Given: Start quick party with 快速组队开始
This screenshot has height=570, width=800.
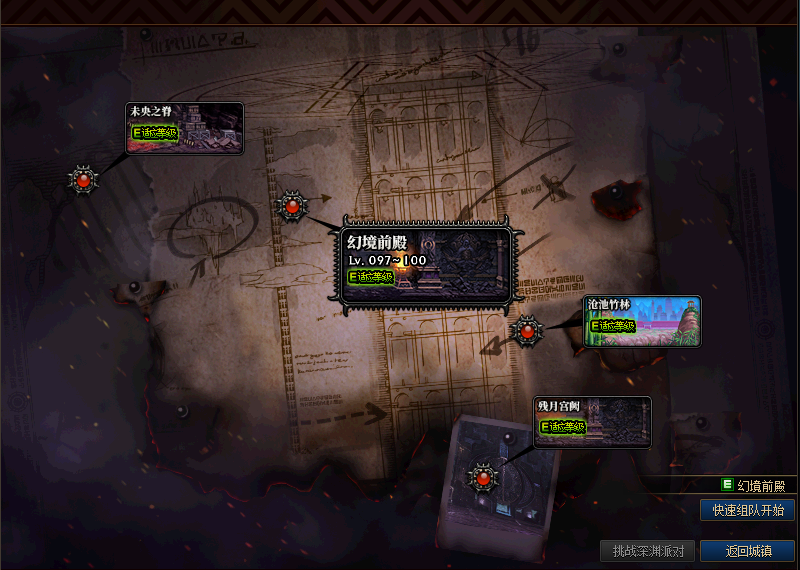Looking at the screenshot, I should point(747,510).
